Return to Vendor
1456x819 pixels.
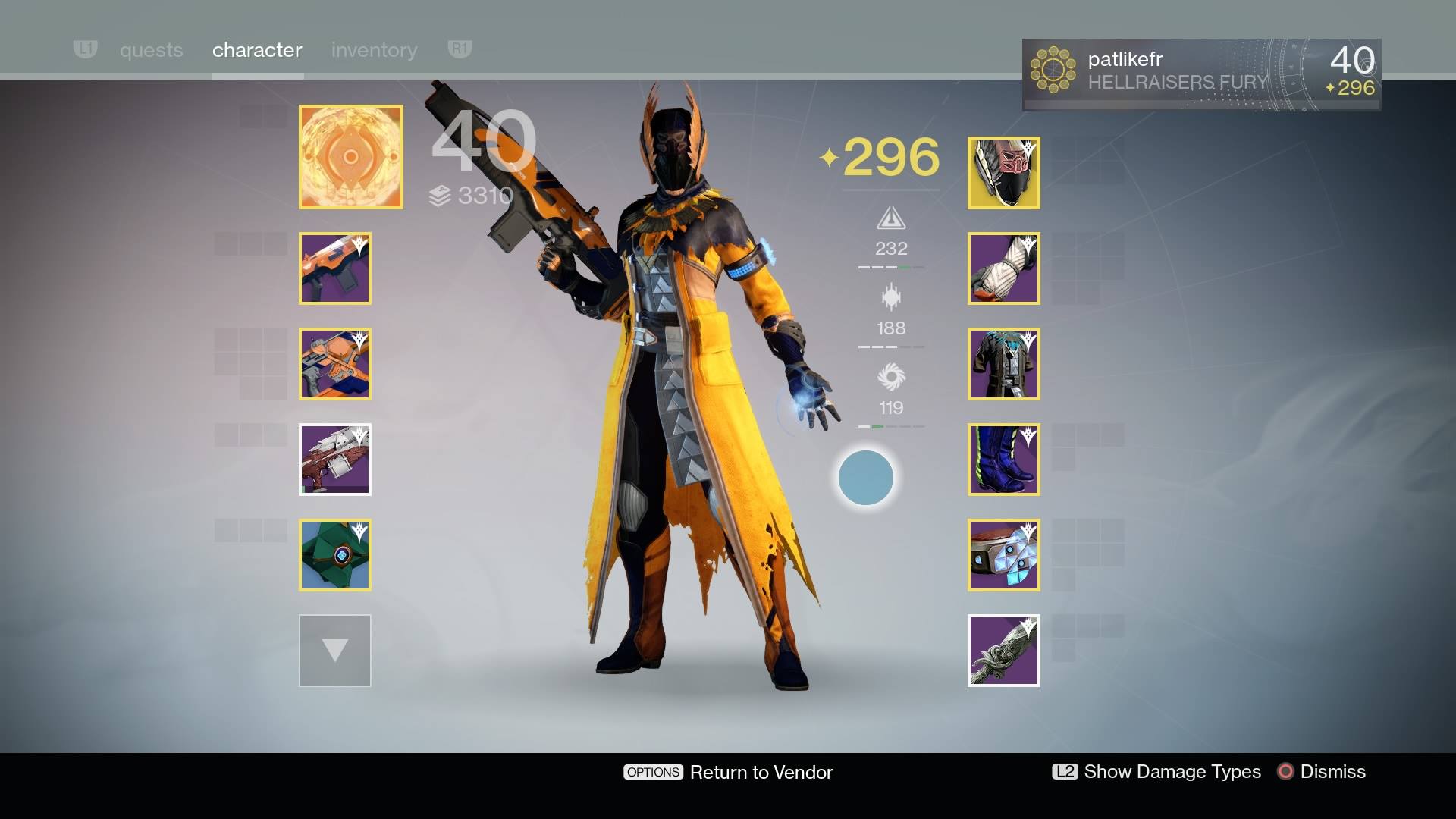(728, 772)
